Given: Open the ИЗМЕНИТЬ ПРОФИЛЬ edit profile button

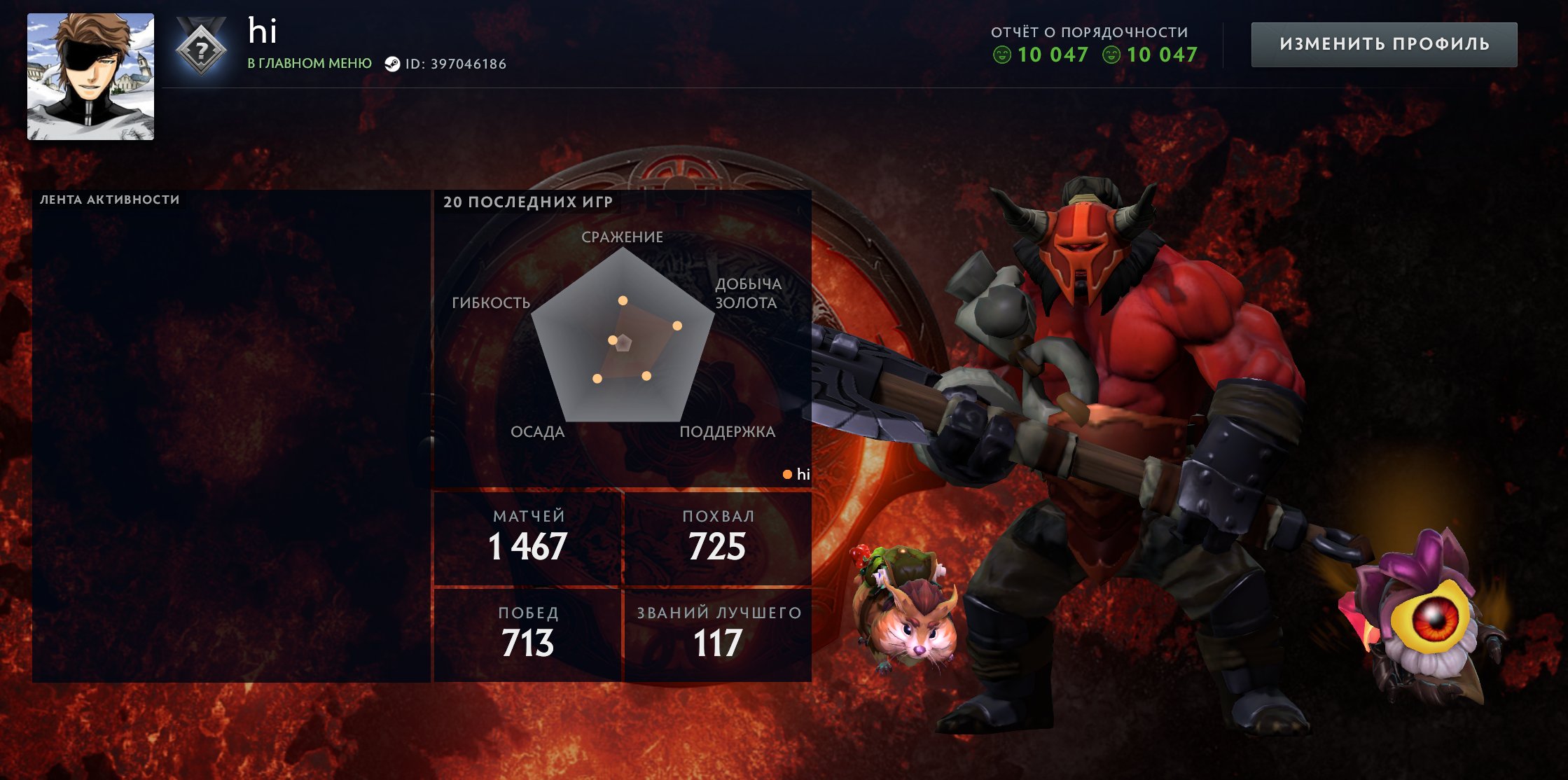Looking at the screenshot, I should pos(1384,44).
